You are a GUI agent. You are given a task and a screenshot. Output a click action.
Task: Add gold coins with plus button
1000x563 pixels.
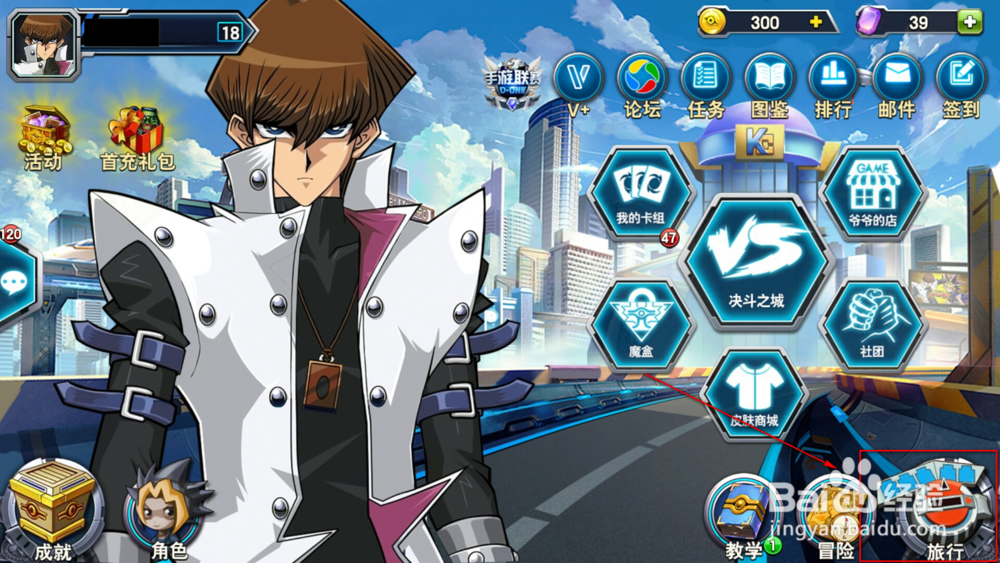tap(816, 22)
